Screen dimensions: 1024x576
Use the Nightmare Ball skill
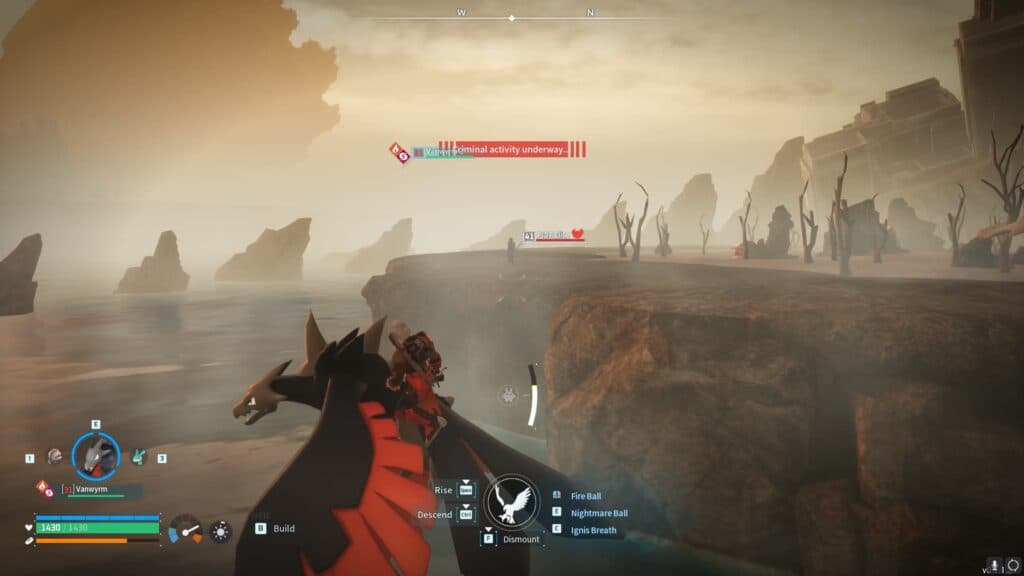pos(599,513)
